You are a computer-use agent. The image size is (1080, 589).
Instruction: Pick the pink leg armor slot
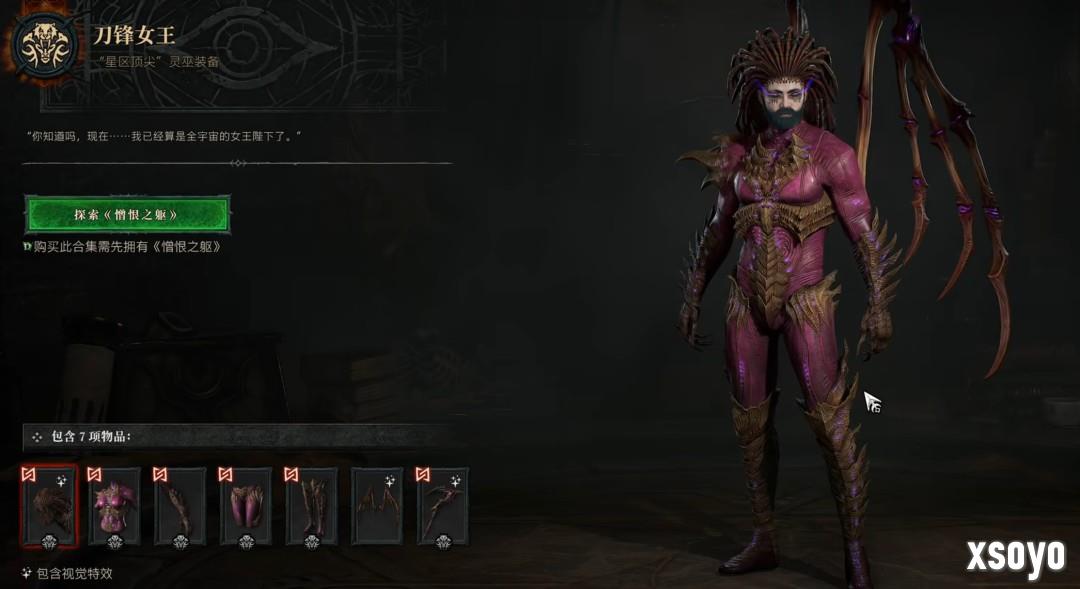tap(246, 506)
